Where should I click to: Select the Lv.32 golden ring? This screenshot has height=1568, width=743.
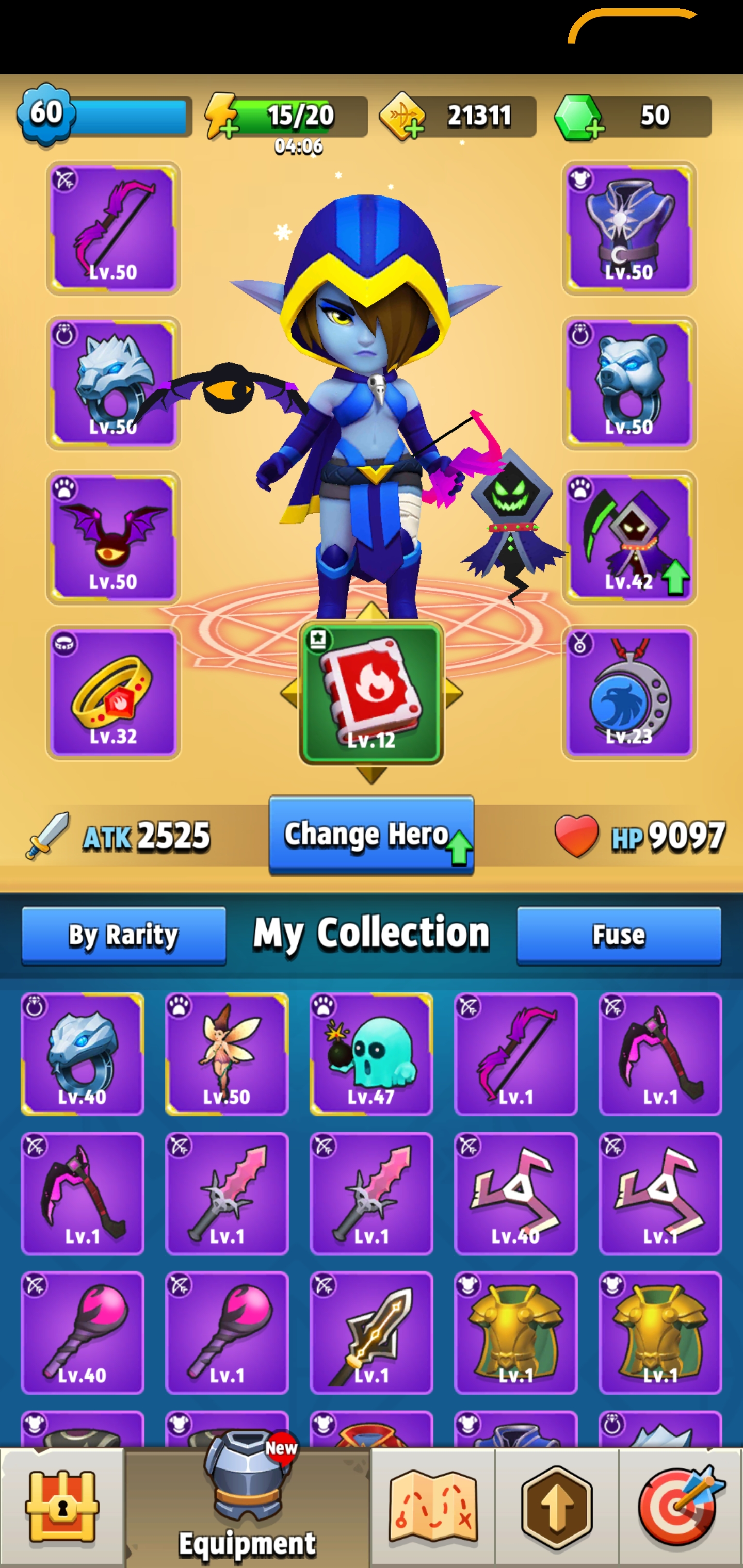(112, 691)
